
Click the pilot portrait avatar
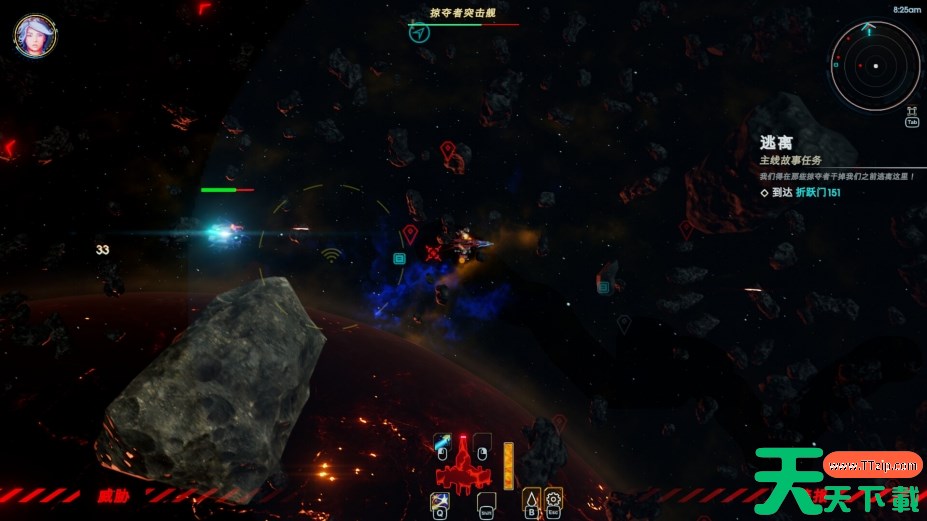33,35
